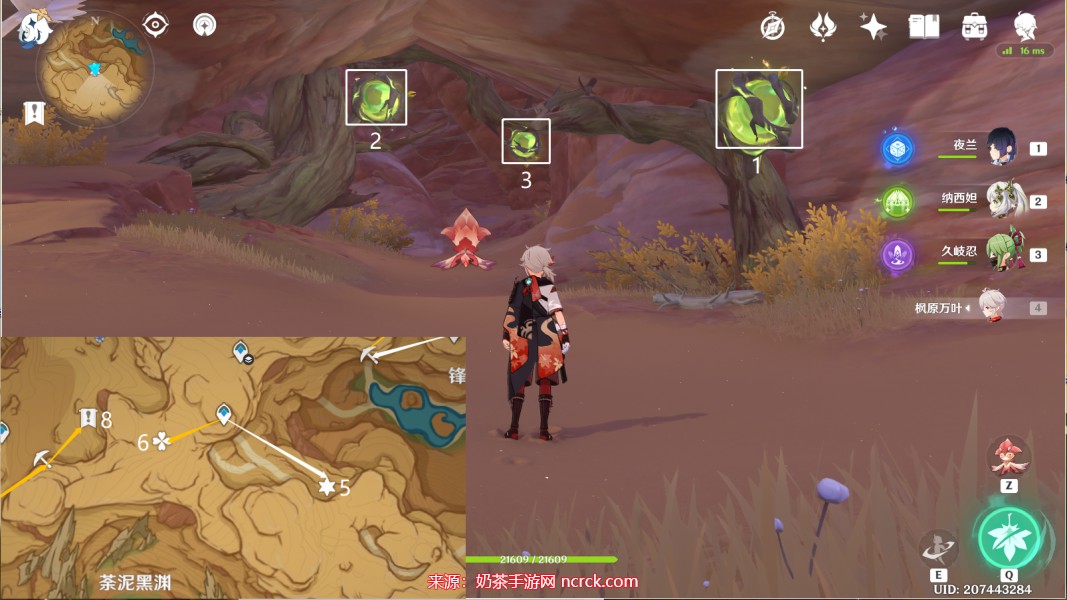Image resolution: width=1067 pixels, height=600 pixels.
Task: Activate the elemental skill whirl icon
Action: click(x=938, y=548)
